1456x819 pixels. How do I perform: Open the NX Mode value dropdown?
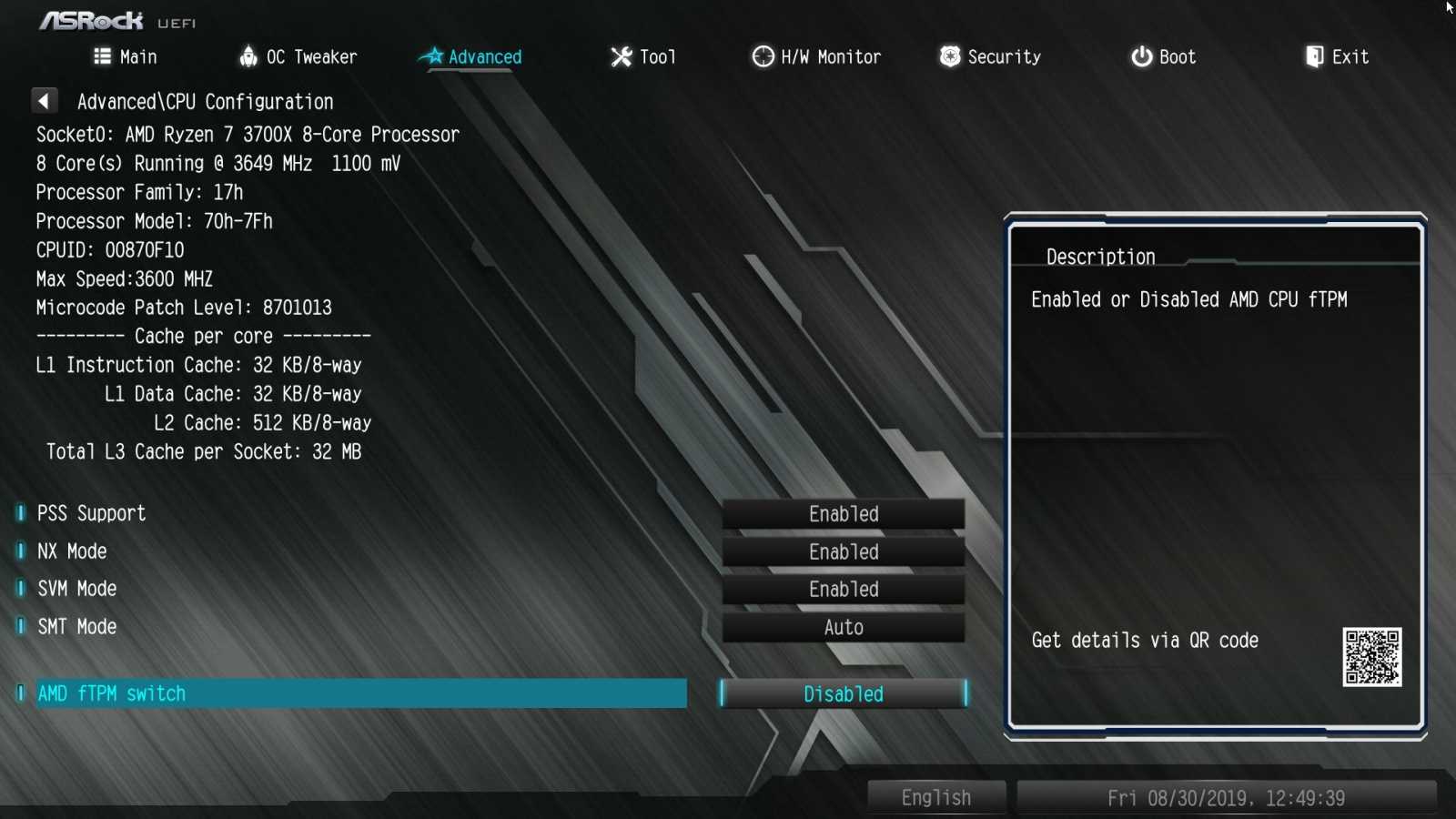[843, 552]
